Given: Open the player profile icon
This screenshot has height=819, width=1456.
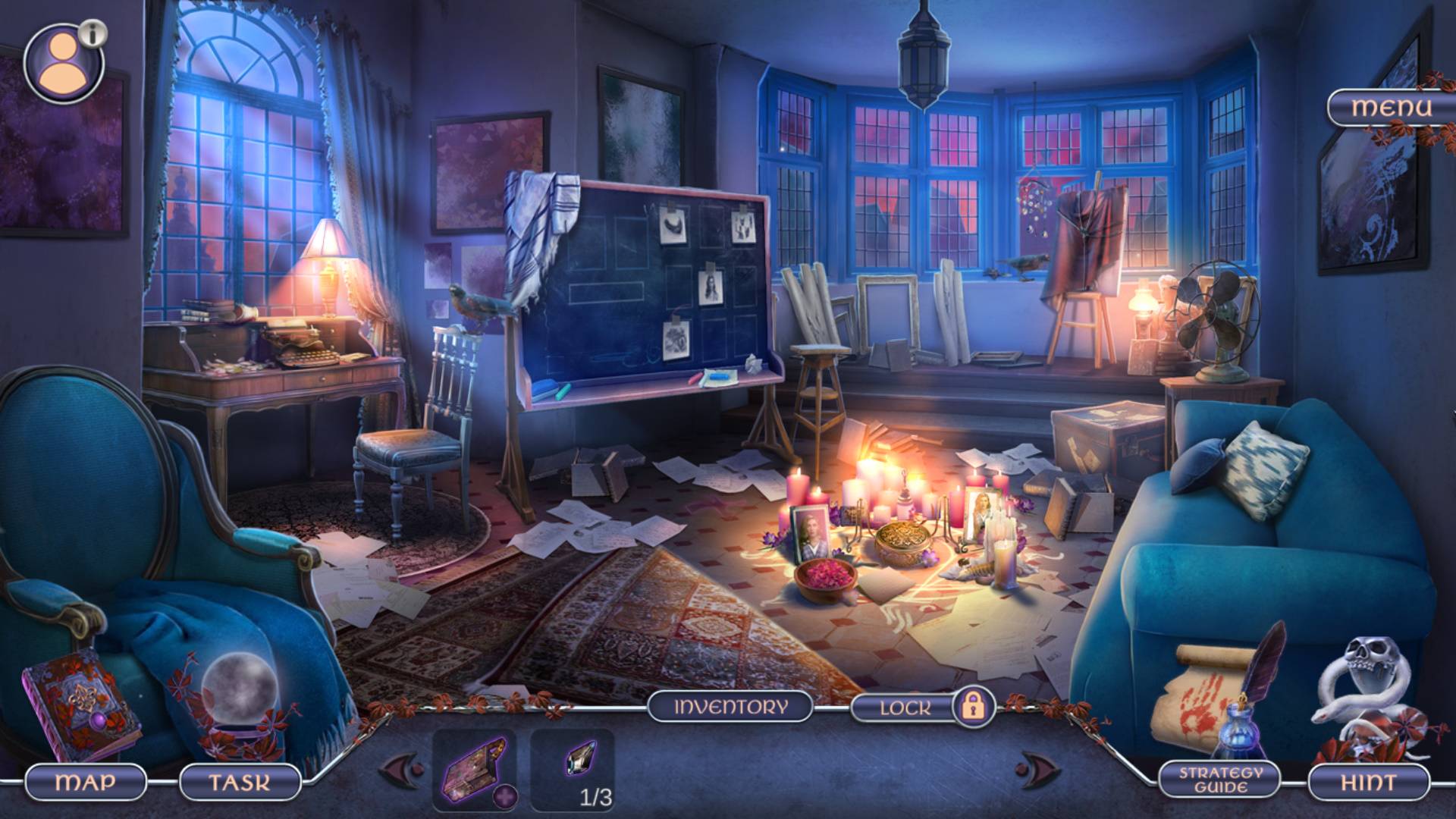Looking at the screenshot, I should click(x=64, y=64).
